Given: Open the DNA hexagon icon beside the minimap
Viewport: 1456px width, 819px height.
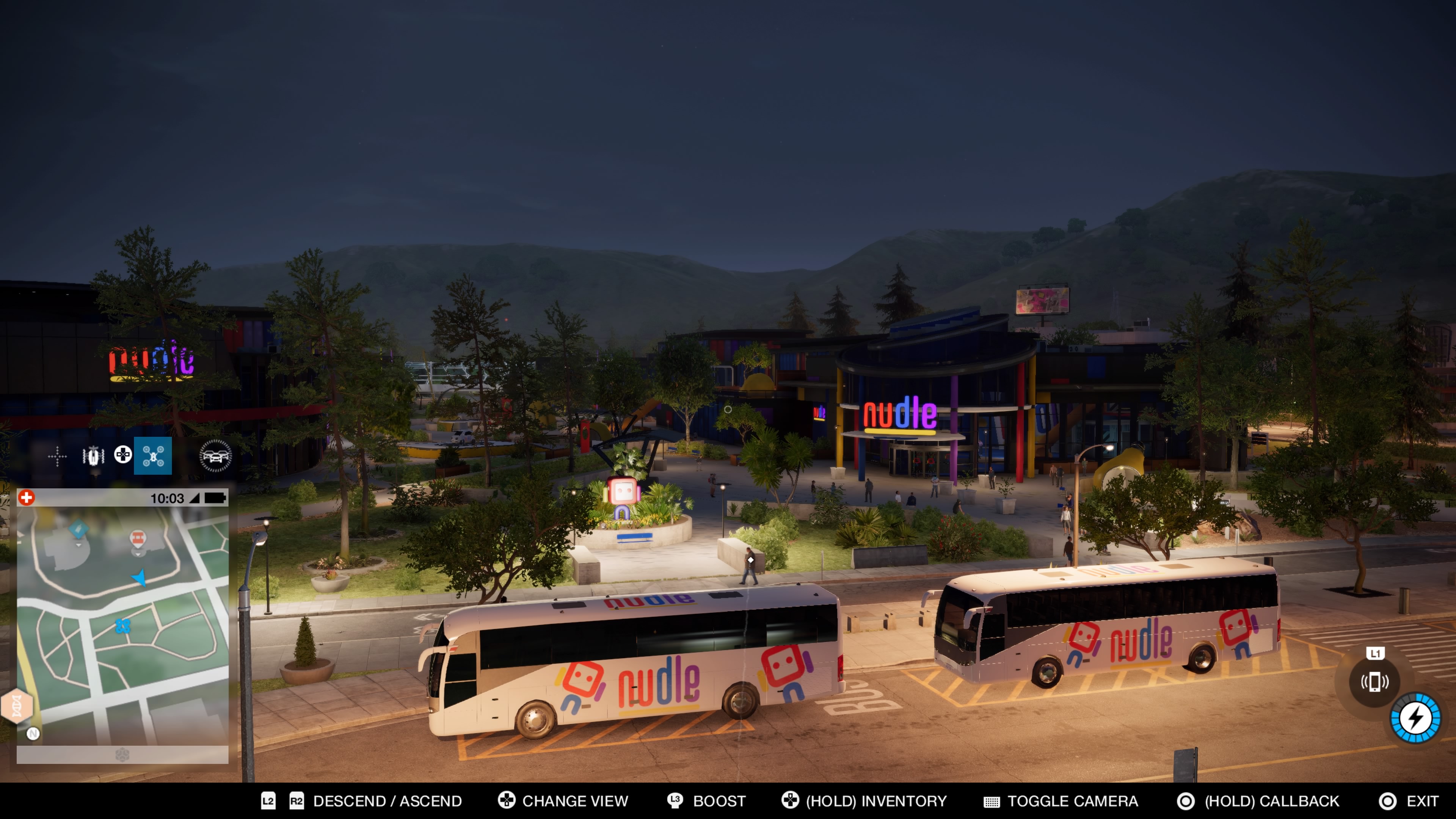Looking at the screenshot, I should tap(16, 705).
